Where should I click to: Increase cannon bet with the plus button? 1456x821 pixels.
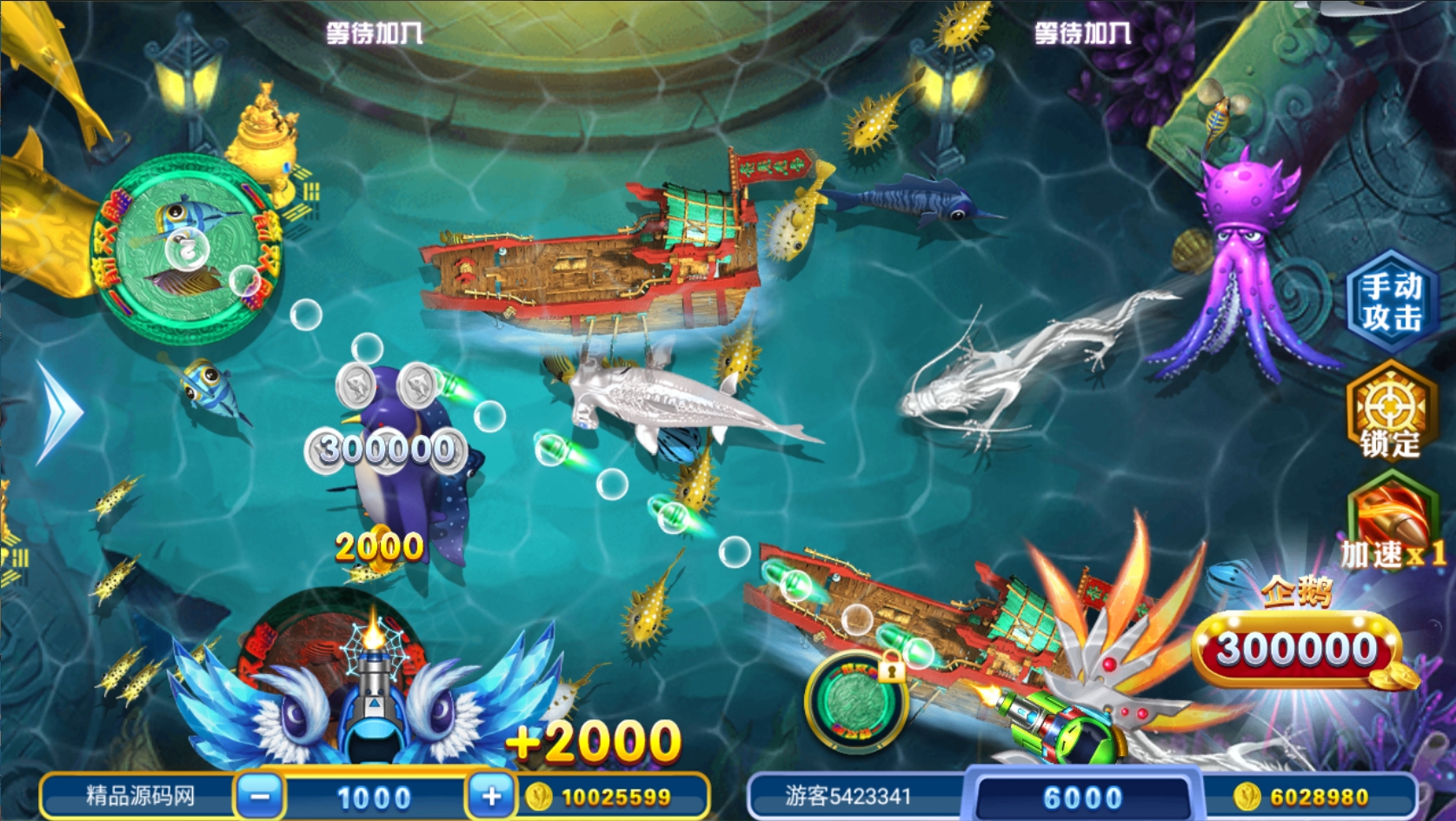tap(491, 796)
